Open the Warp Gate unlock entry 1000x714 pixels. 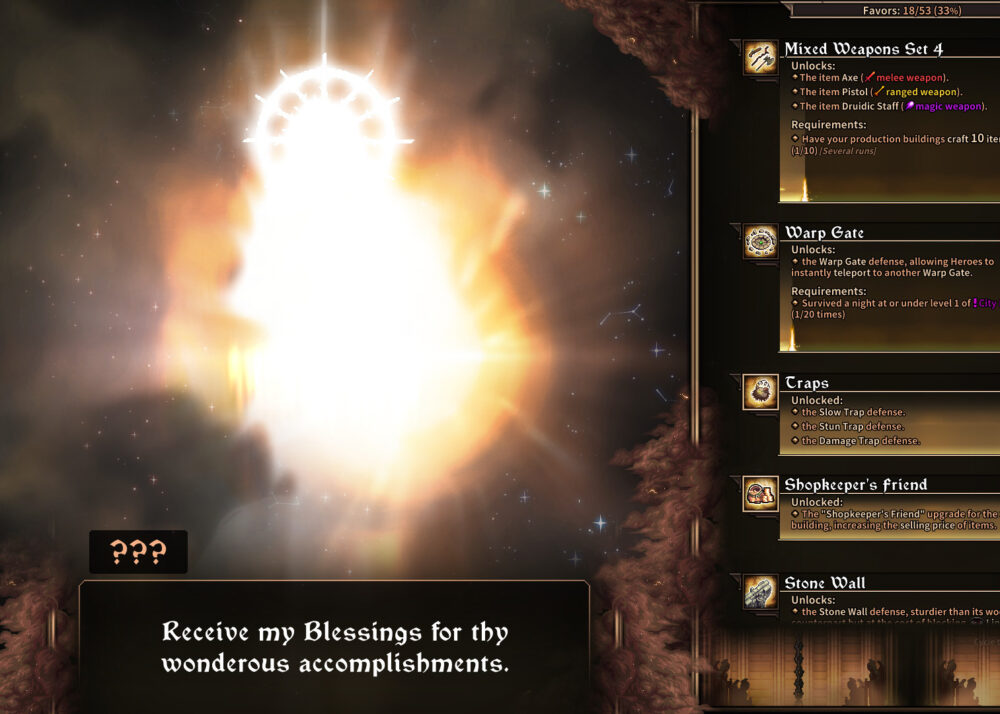tap(824, 233)
